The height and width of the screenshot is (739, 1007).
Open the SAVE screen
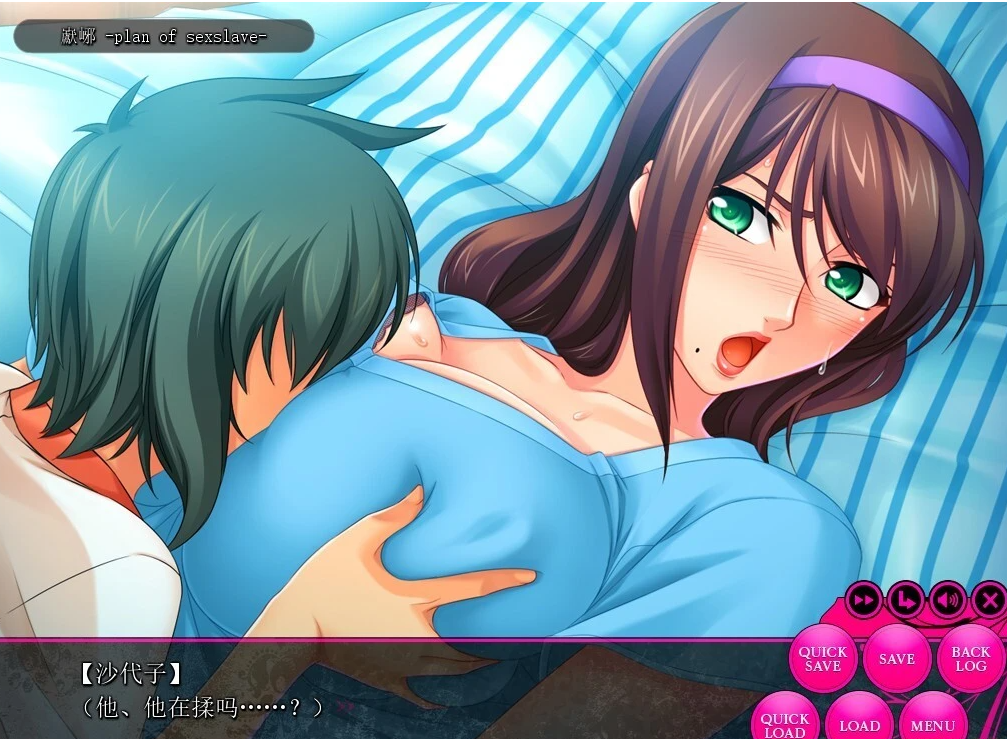pyautogui.click(x=896, y=658)
